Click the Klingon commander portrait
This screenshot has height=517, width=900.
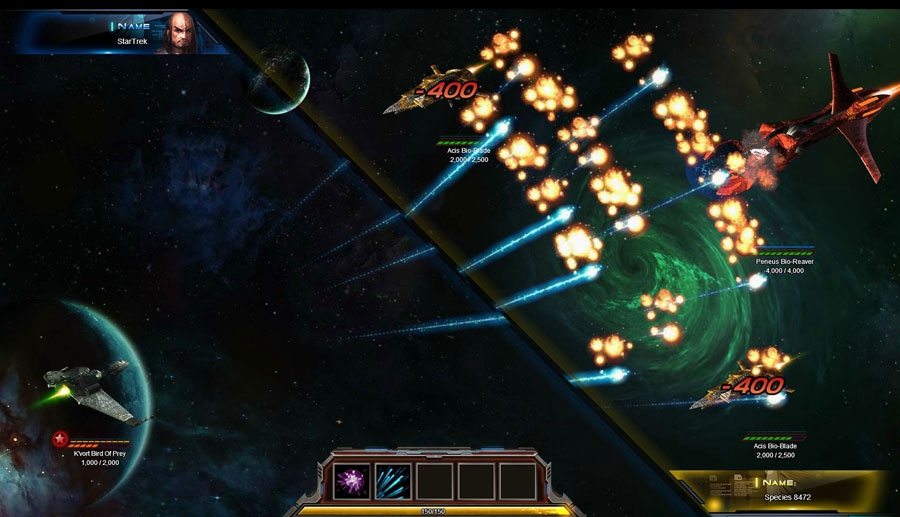coord(176,33)
